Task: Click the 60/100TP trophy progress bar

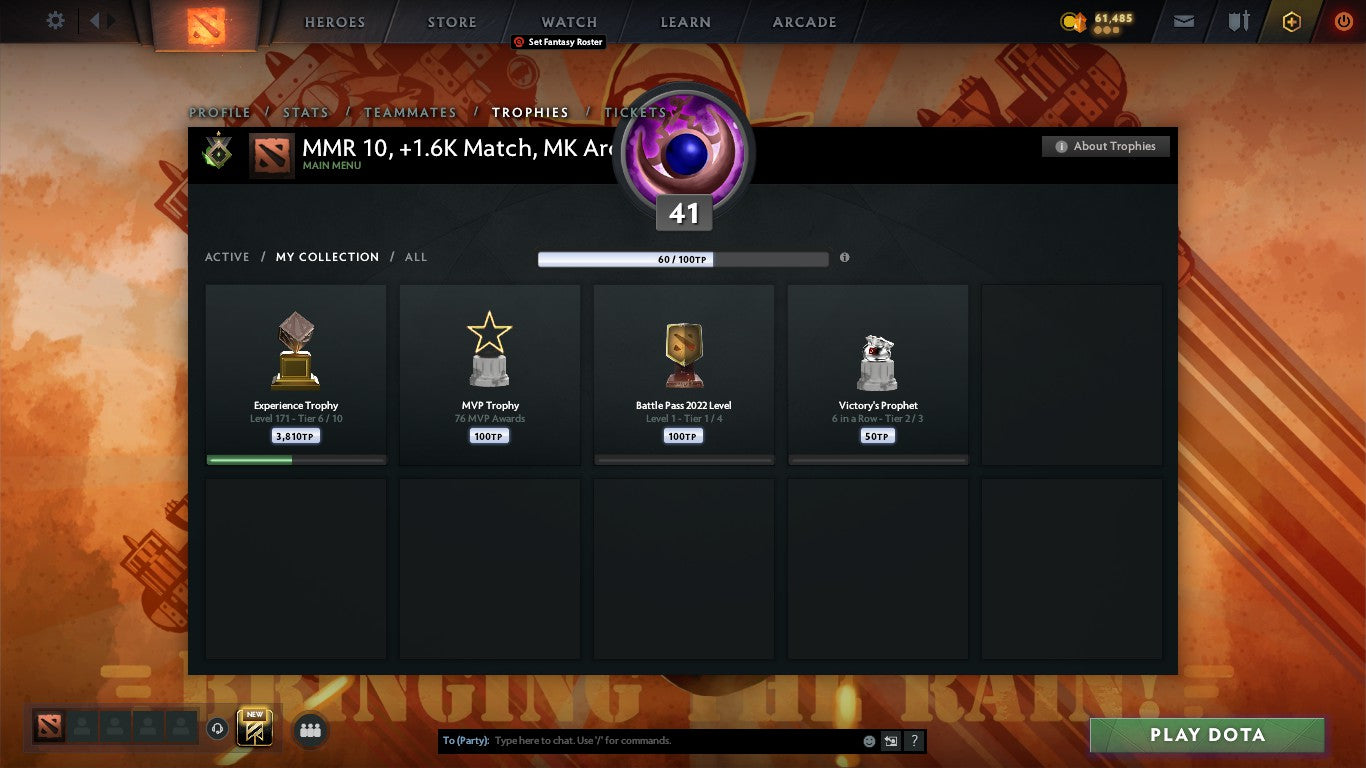Action: click(x=683, y=258)
